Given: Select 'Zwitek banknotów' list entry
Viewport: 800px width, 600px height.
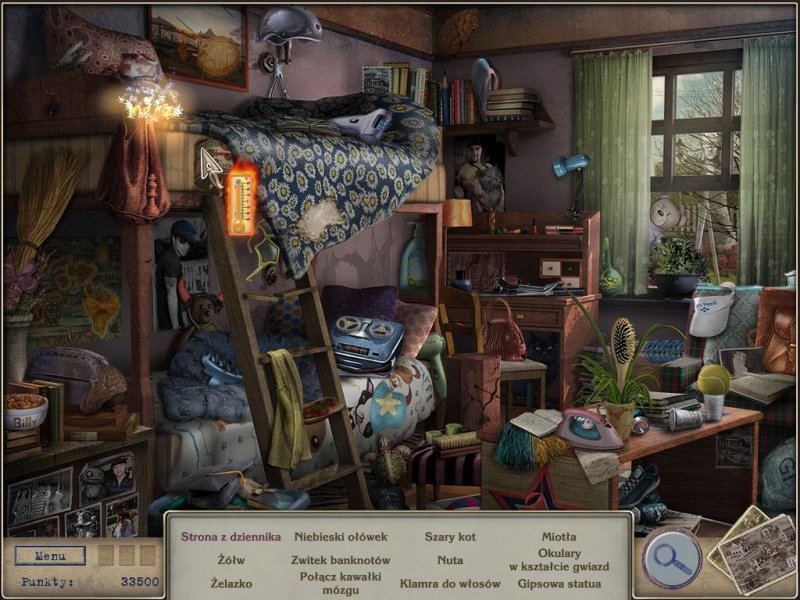Looking at the screenshot, I should (x=340, y=560).
